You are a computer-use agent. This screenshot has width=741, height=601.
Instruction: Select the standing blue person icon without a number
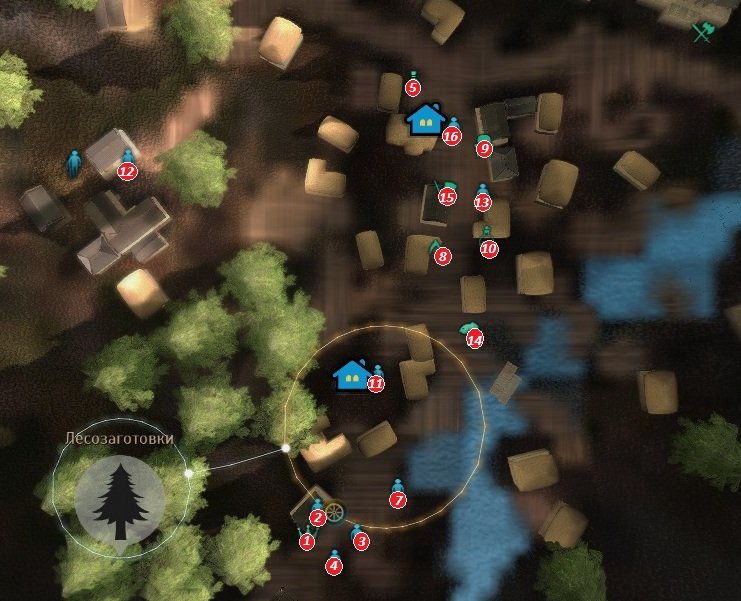[73, 163]
